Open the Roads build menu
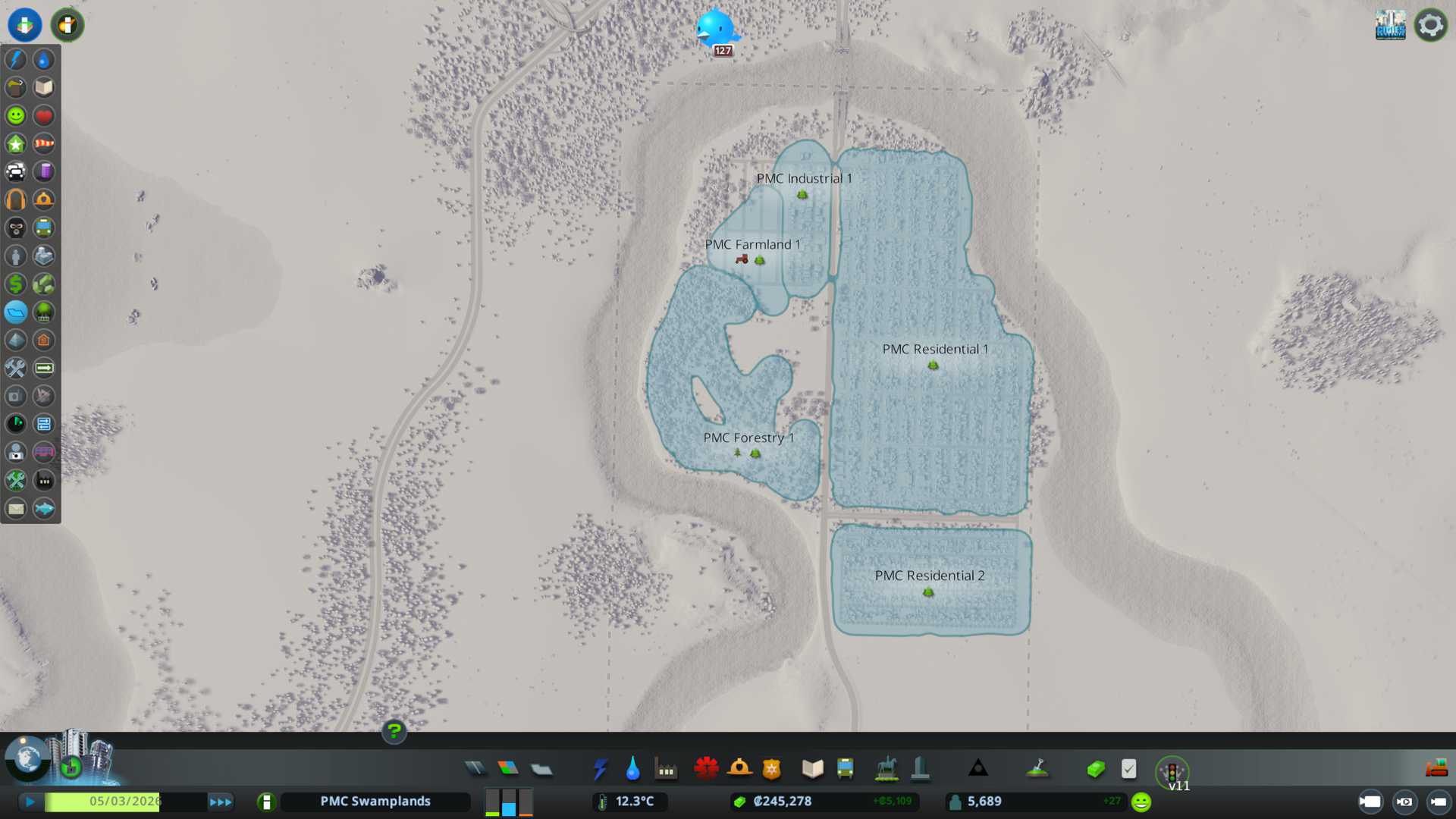This screenshot has height=819, width=1456. [x=475, y=769]
